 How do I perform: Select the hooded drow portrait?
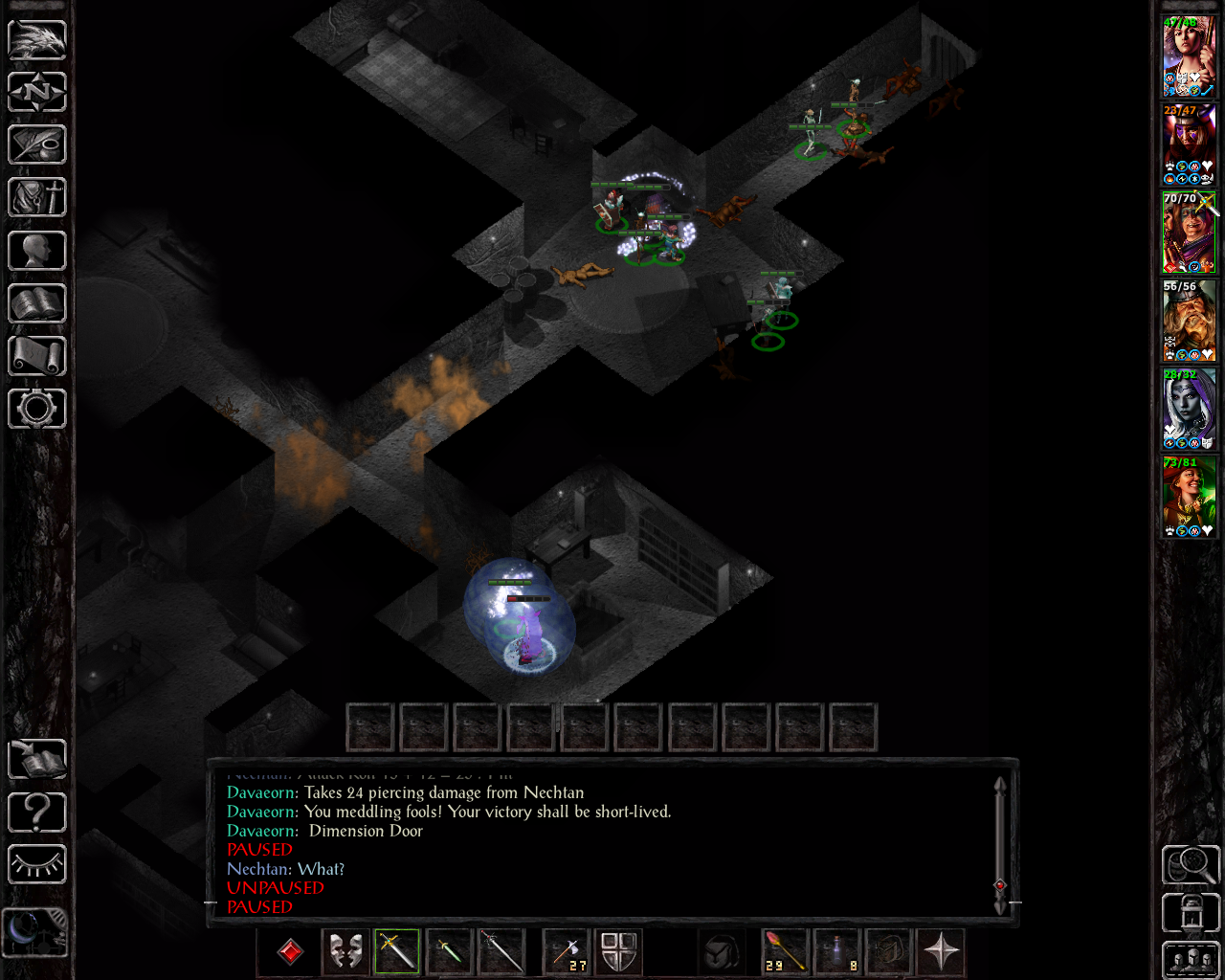coord(1189,409)
